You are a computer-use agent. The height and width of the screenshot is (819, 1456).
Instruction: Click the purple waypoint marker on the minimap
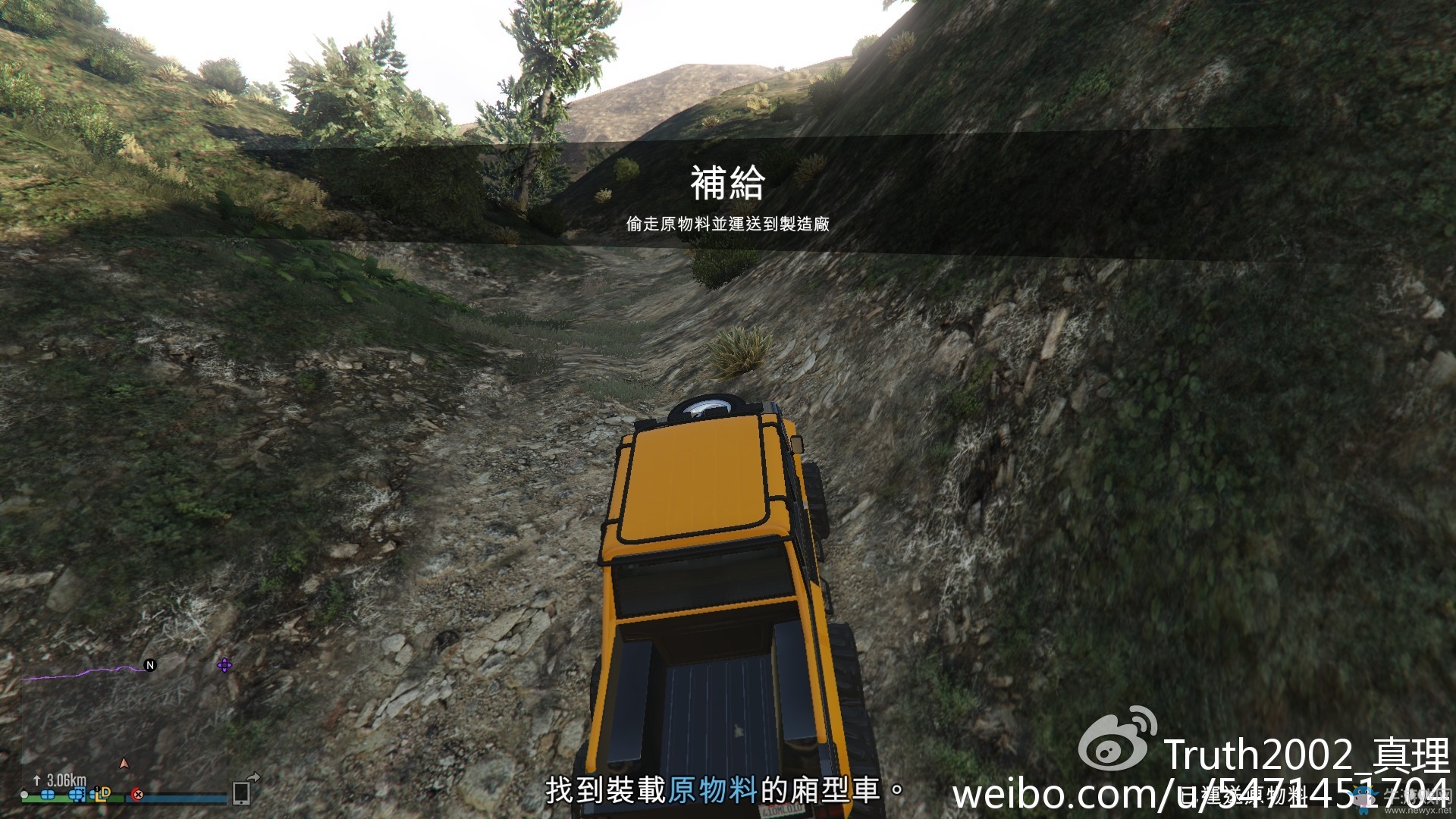tap(224, 667)
